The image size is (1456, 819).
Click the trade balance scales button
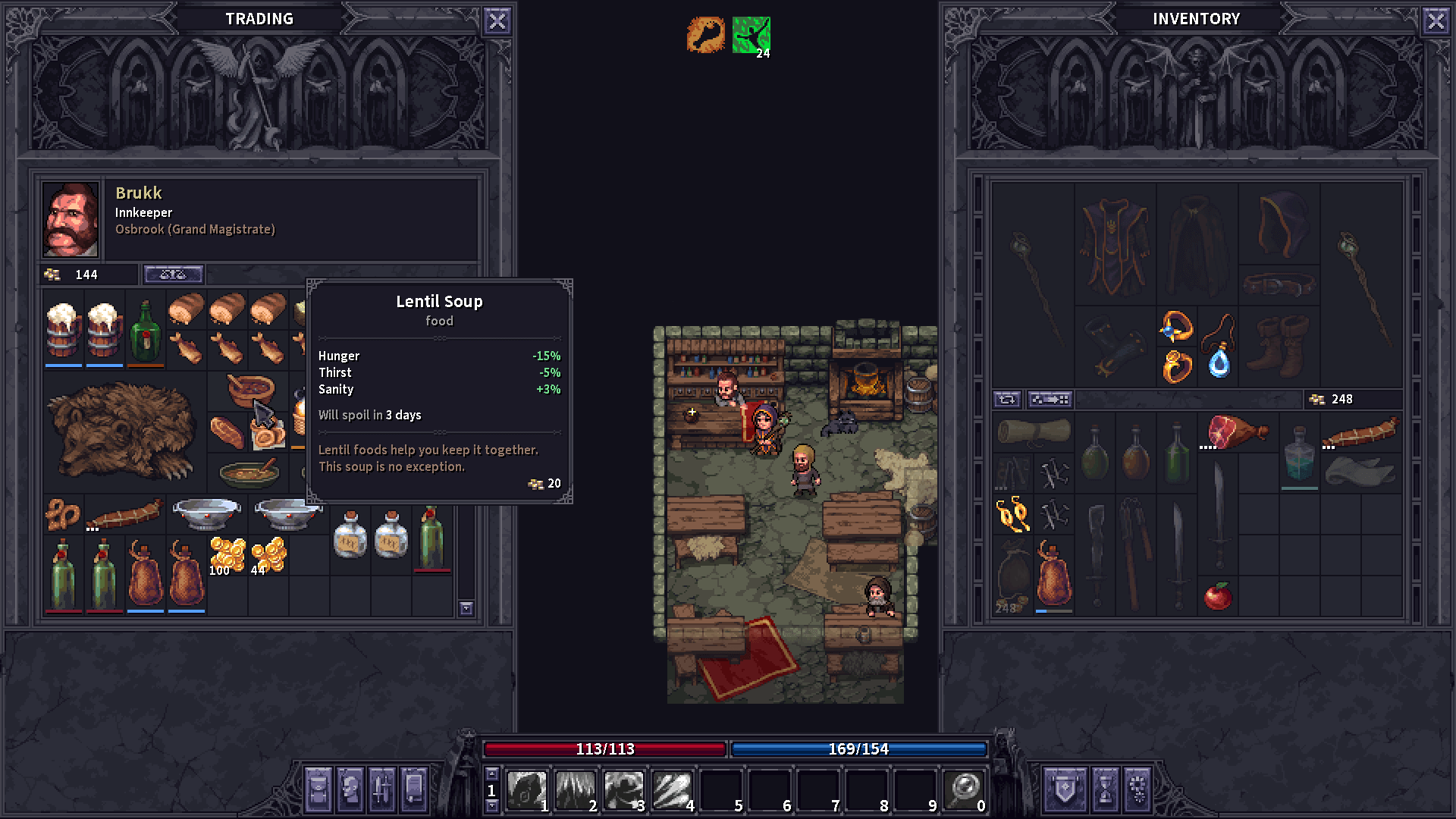[x=173, y=275]
